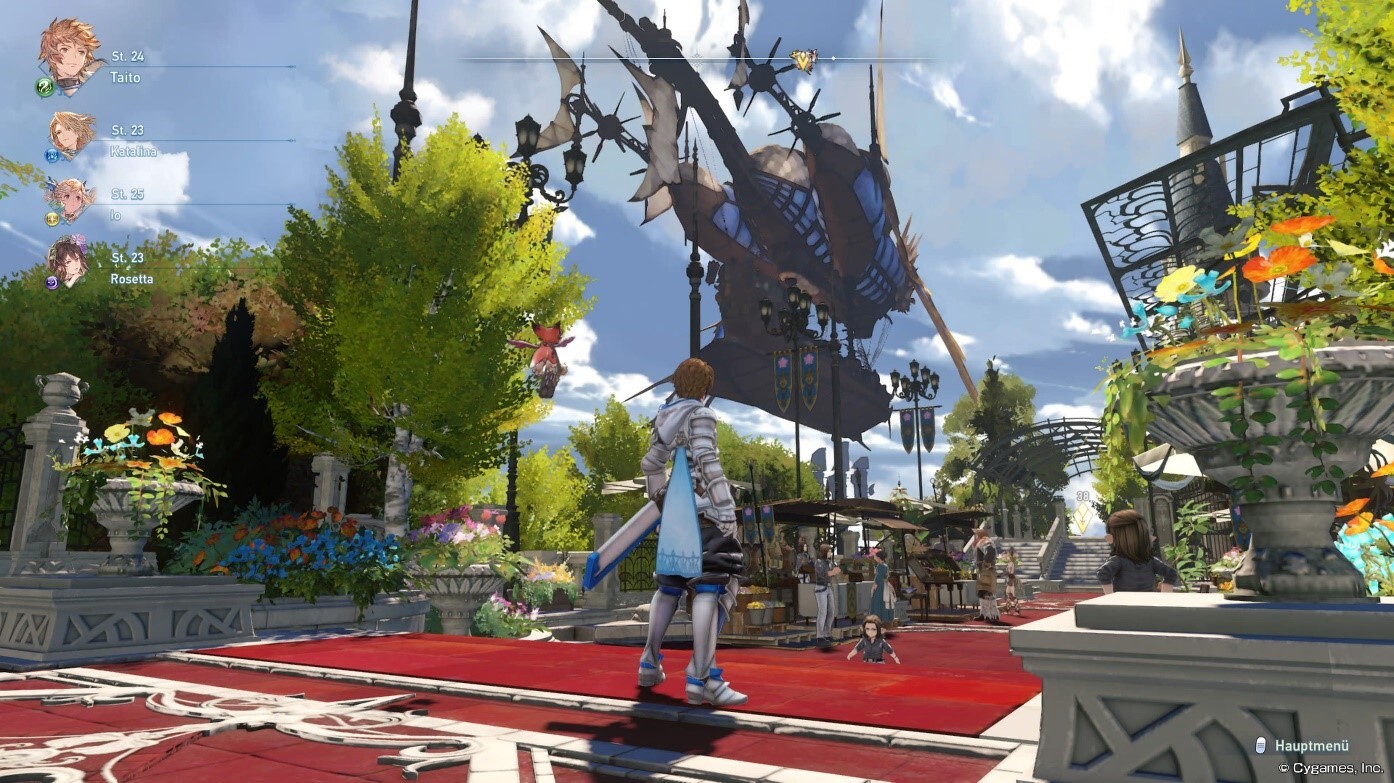The height and width of the screenshot is (783, 1394).
Task: Click the gold quest marker on the compass
Action: coord(802,61)
